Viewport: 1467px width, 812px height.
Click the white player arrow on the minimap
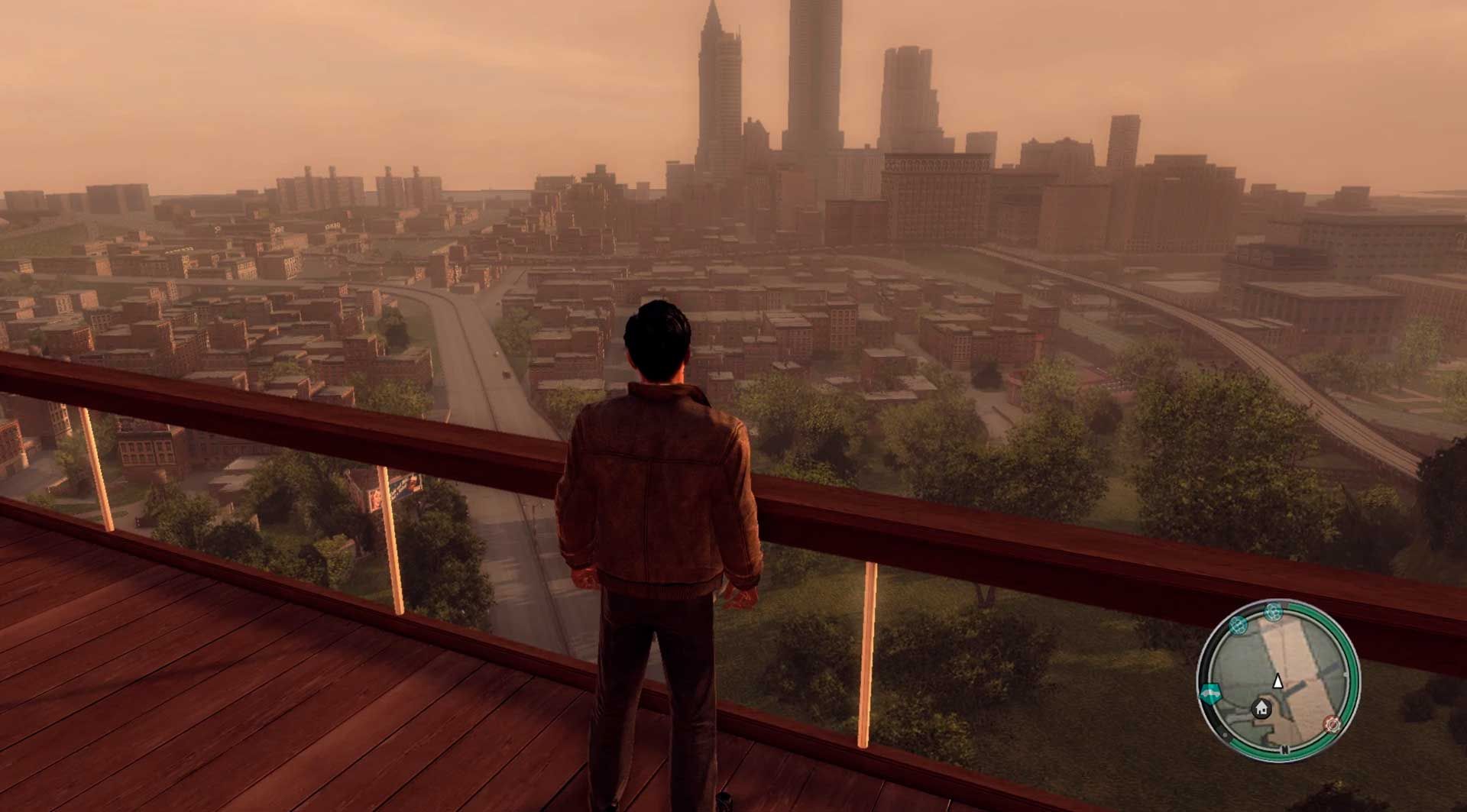click(1278, 682)
